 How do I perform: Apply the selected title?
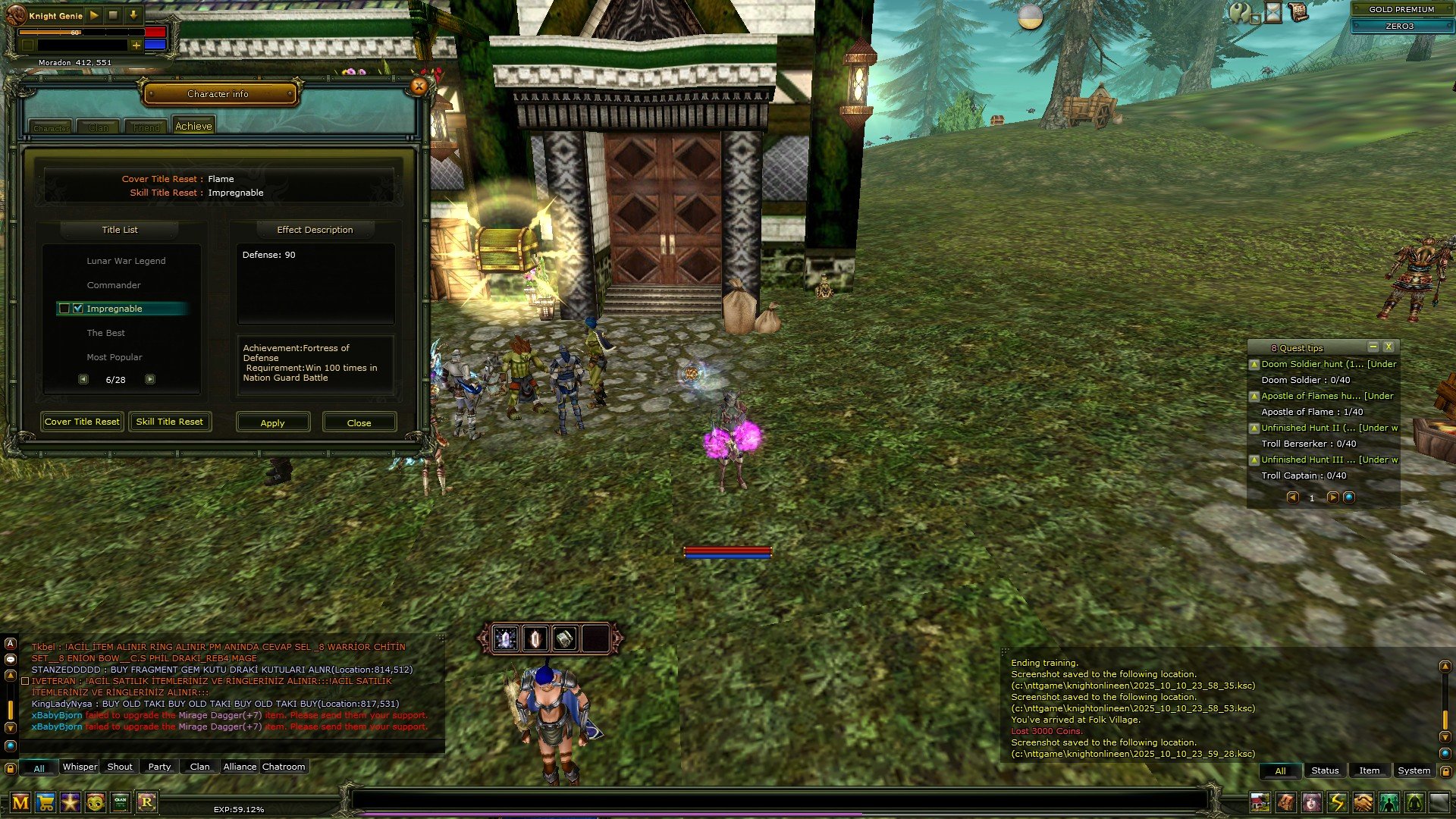(x=273, y=422)
